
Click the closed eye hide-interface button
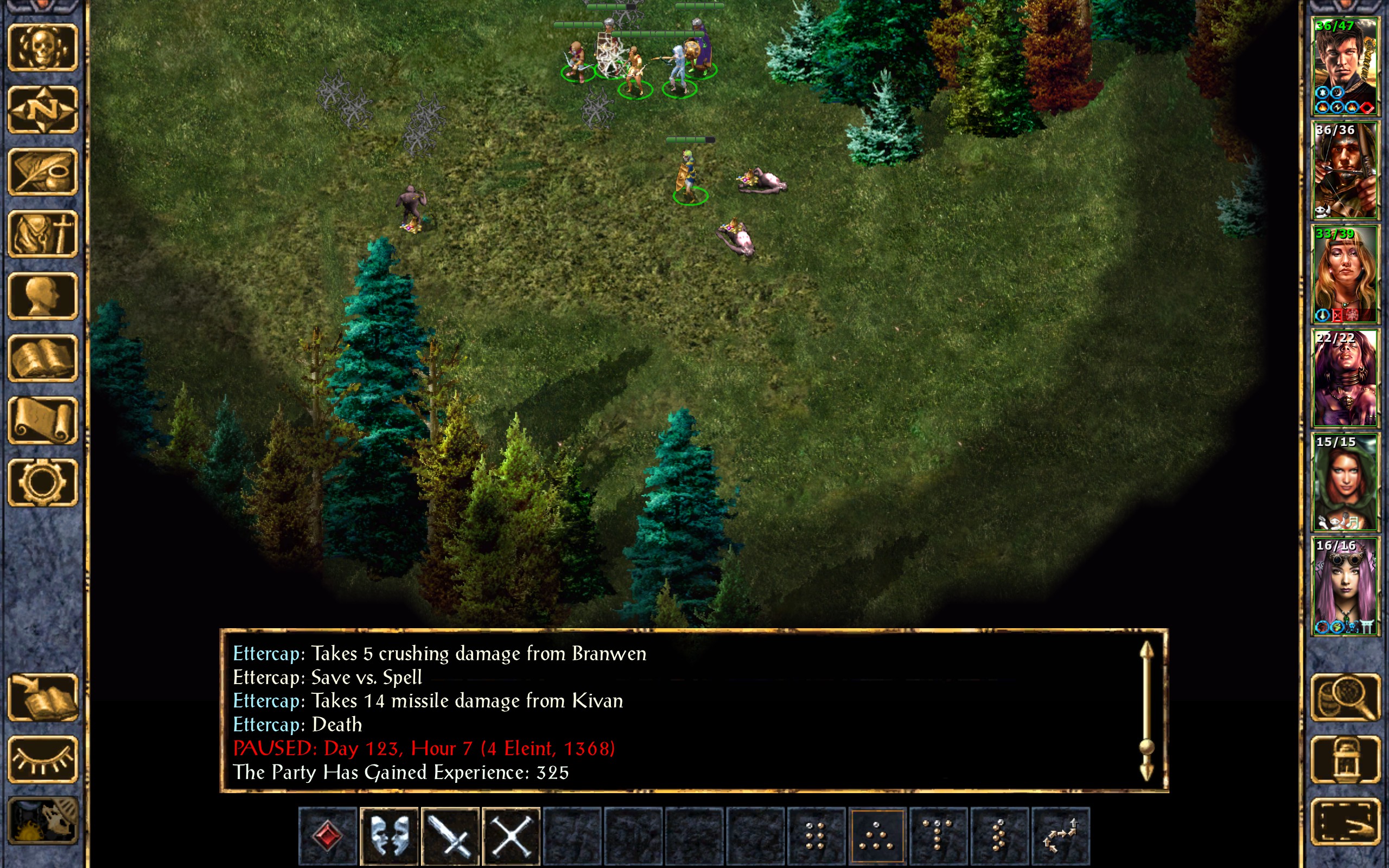pos(43,759)
